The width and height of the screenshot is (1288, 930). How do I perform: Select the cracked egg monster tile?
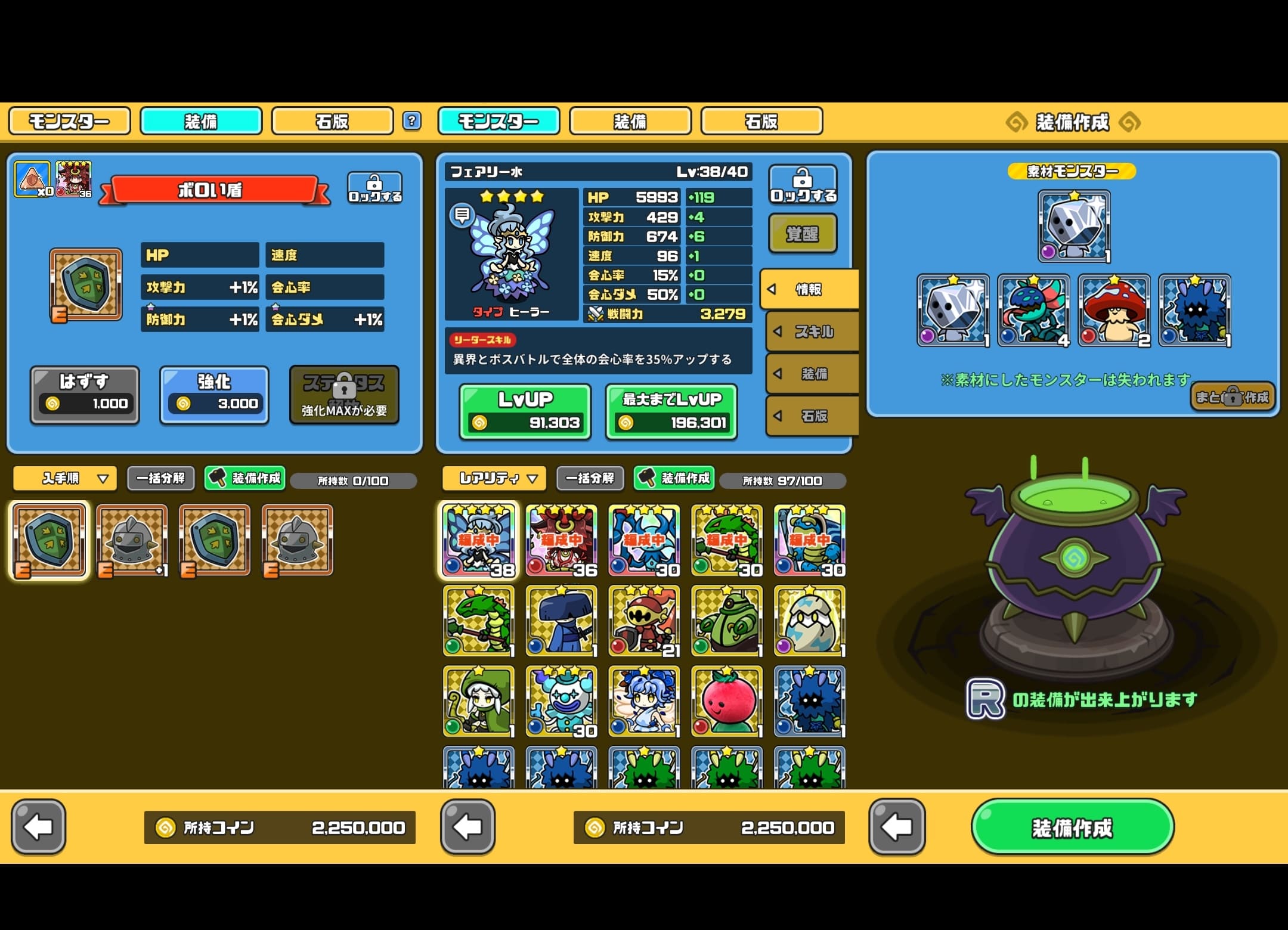(x=809, y=621)
